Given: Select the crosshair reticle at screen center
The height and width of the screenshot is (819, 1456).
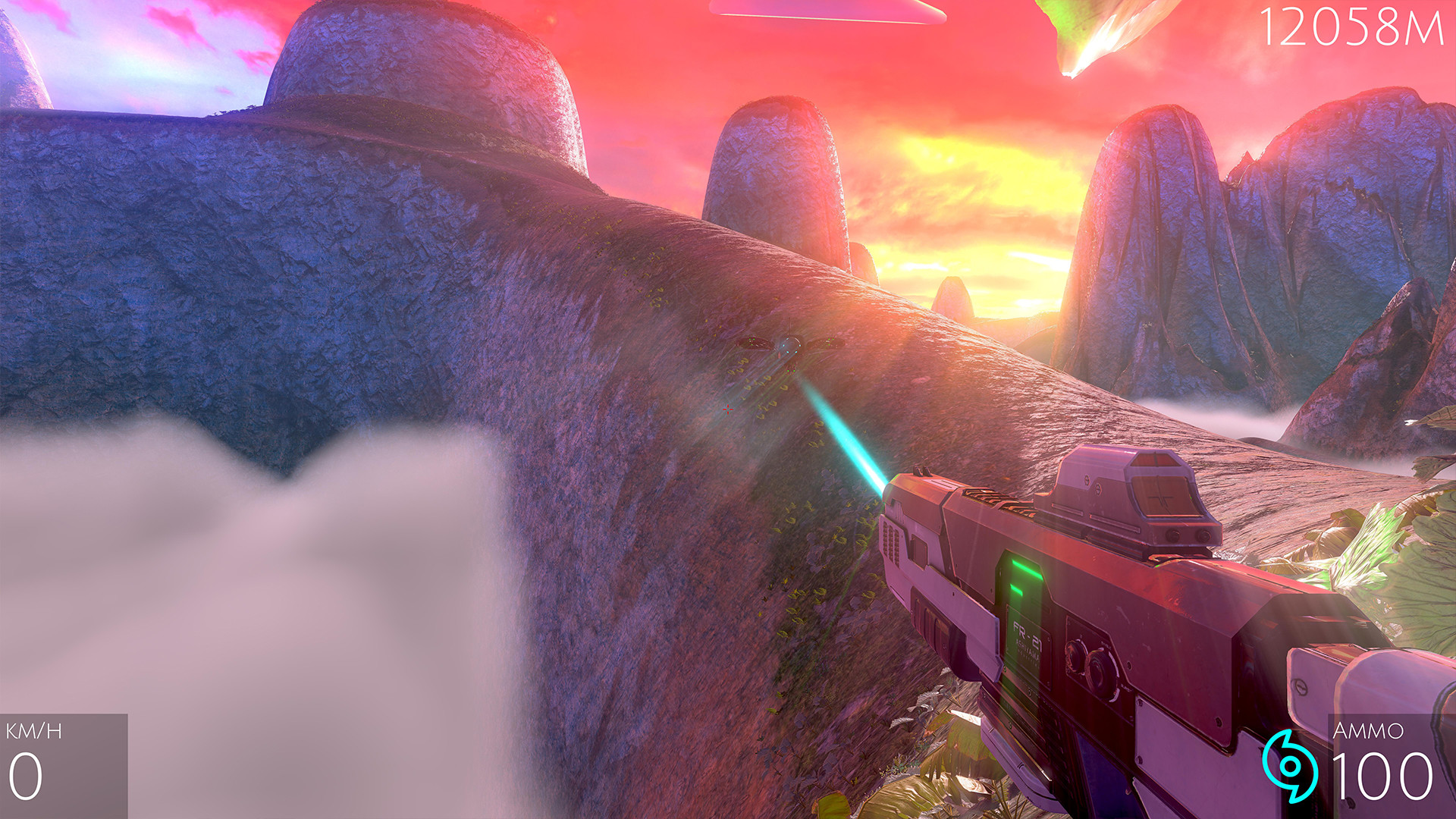Looking at the screenshot, I should [728, 409].
